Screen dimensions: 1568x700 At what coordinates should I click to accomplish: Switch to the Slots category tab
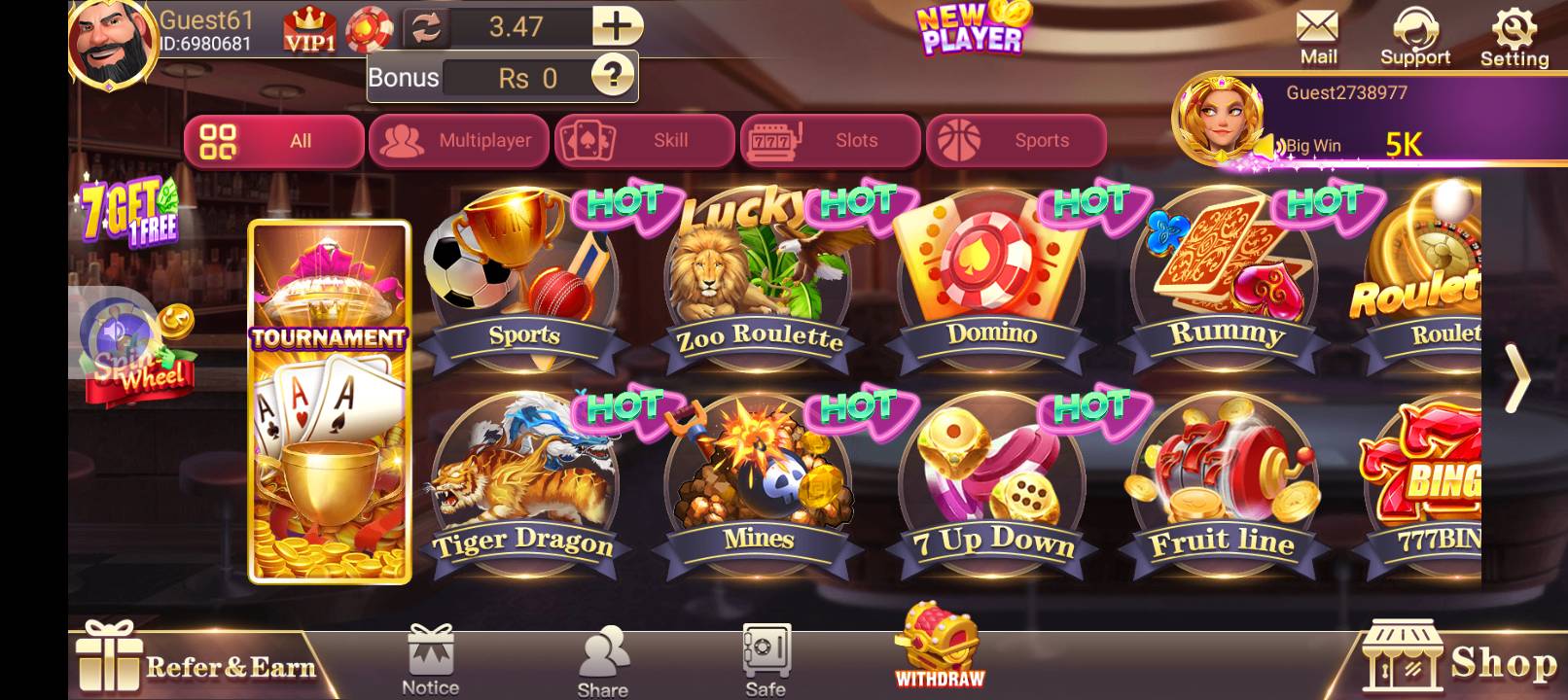click(x=830, y=140)
